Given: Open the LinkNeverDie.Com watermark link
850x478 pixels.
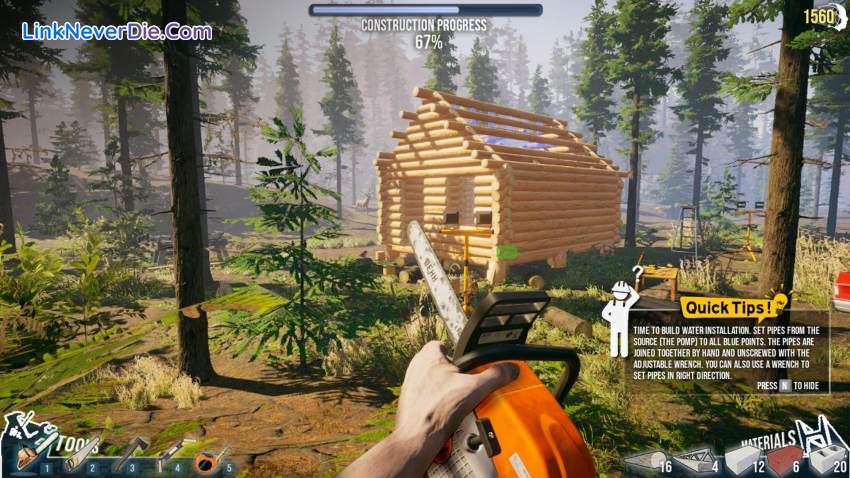Looking at the screenshot, I should coord(117,31).
